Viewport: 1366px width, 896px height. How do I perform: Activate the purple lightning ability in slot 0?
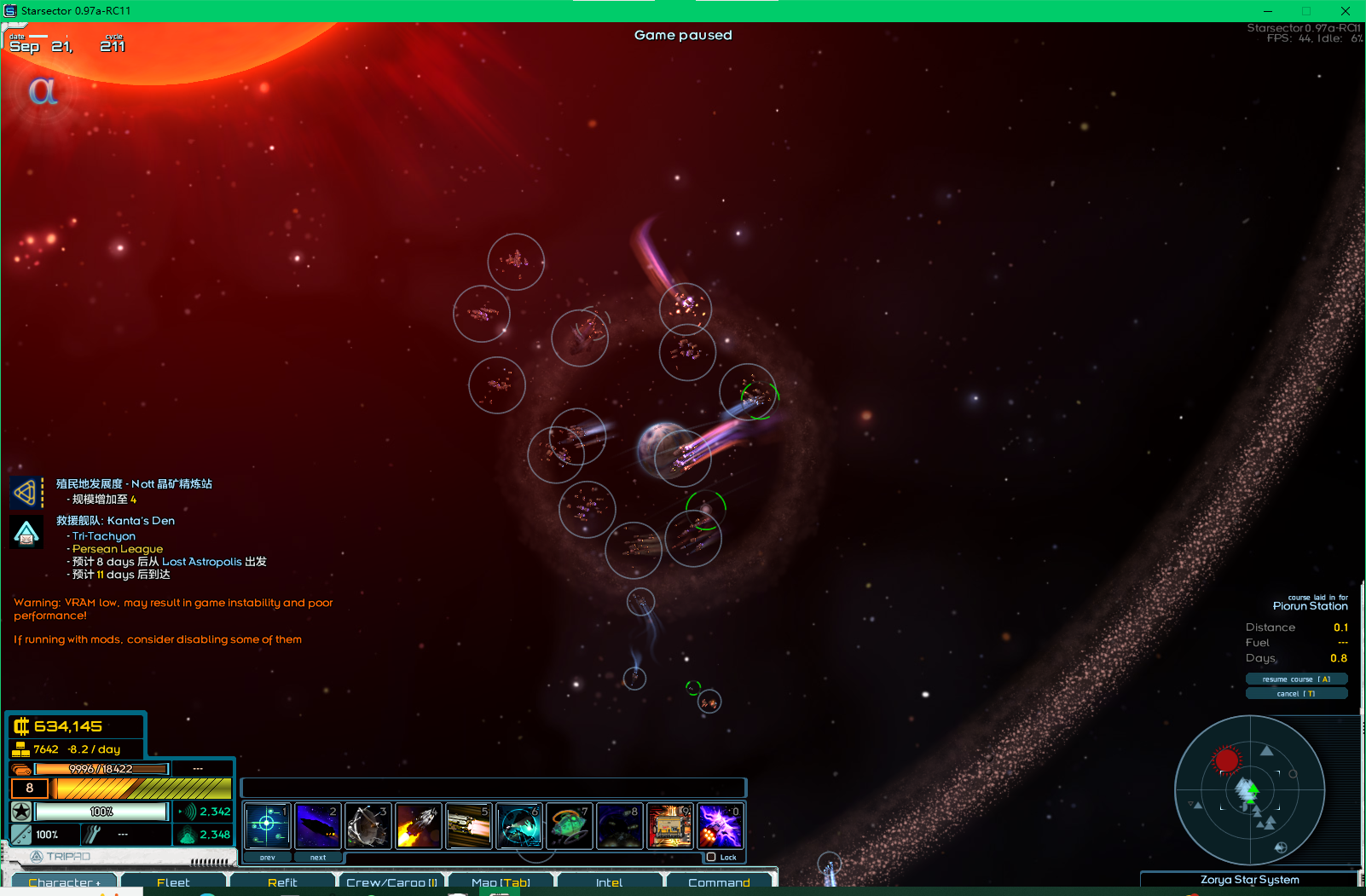pos(720,825)
